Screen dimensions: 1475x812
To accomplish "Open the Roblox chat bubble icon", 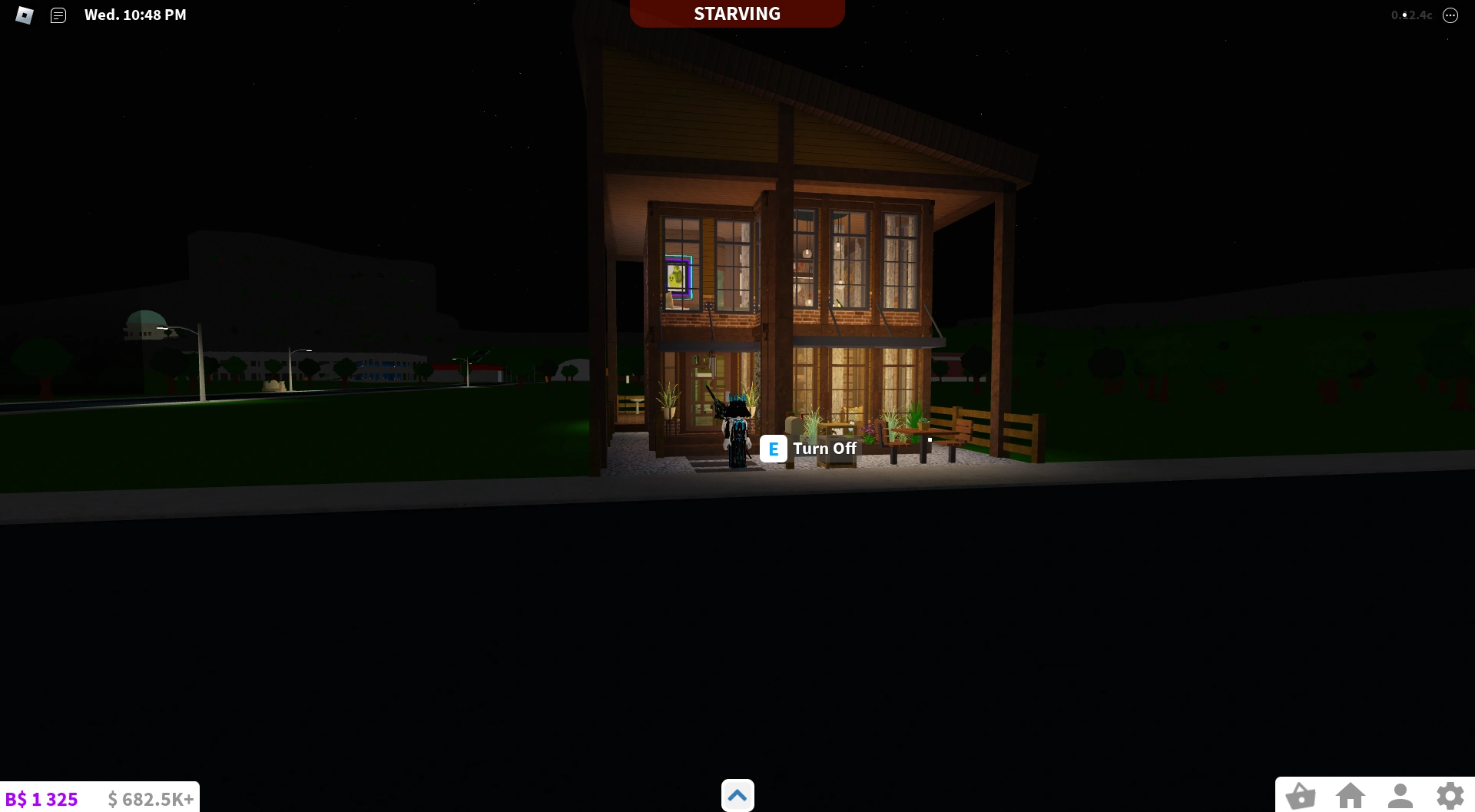I will tap(58, 15).
